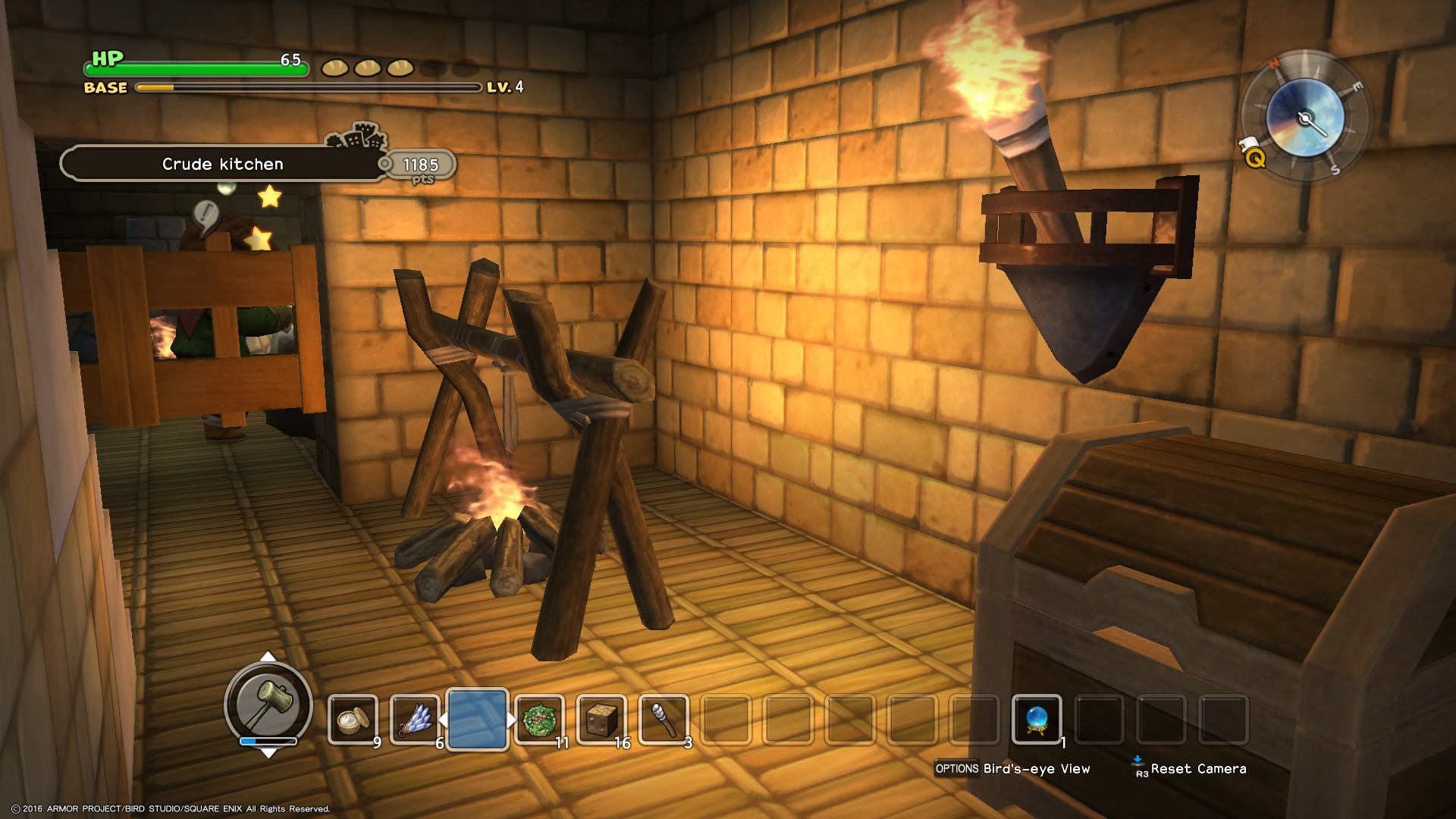The image size is (1456, 819).
Task: Click the quest scroll Q marker
Action: 1254,156
